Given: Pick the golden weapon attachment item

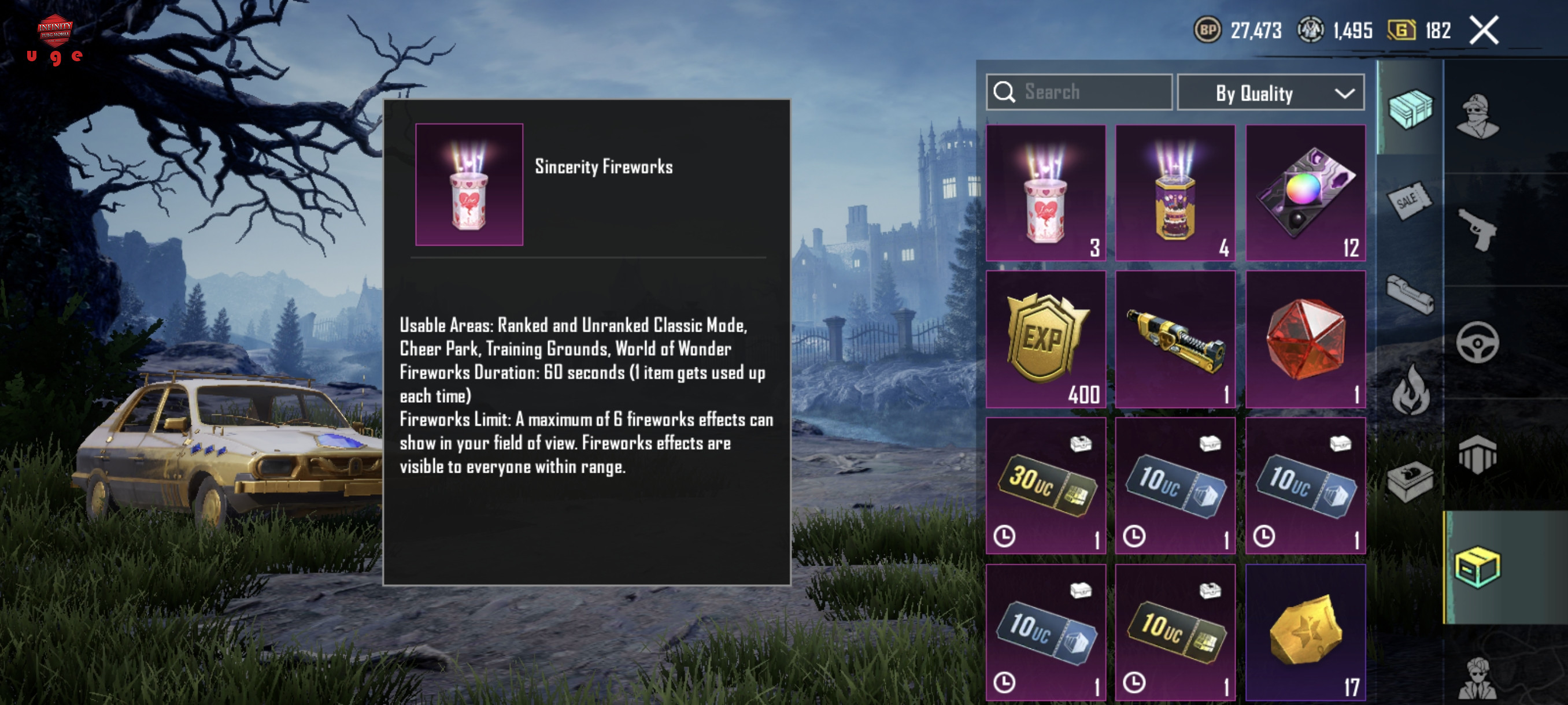Looking at the screenshot, I should (x=1175, y=339).
